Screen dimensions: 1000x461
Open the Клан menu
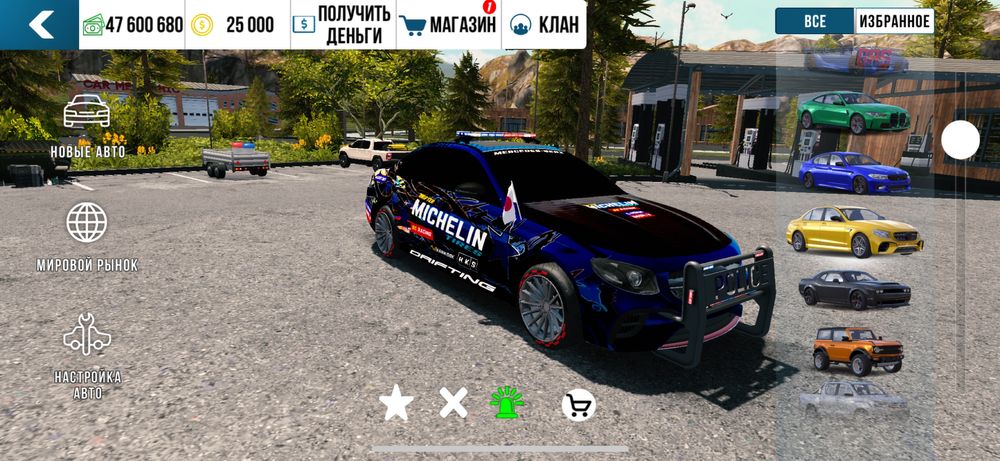tap(544, 24)
